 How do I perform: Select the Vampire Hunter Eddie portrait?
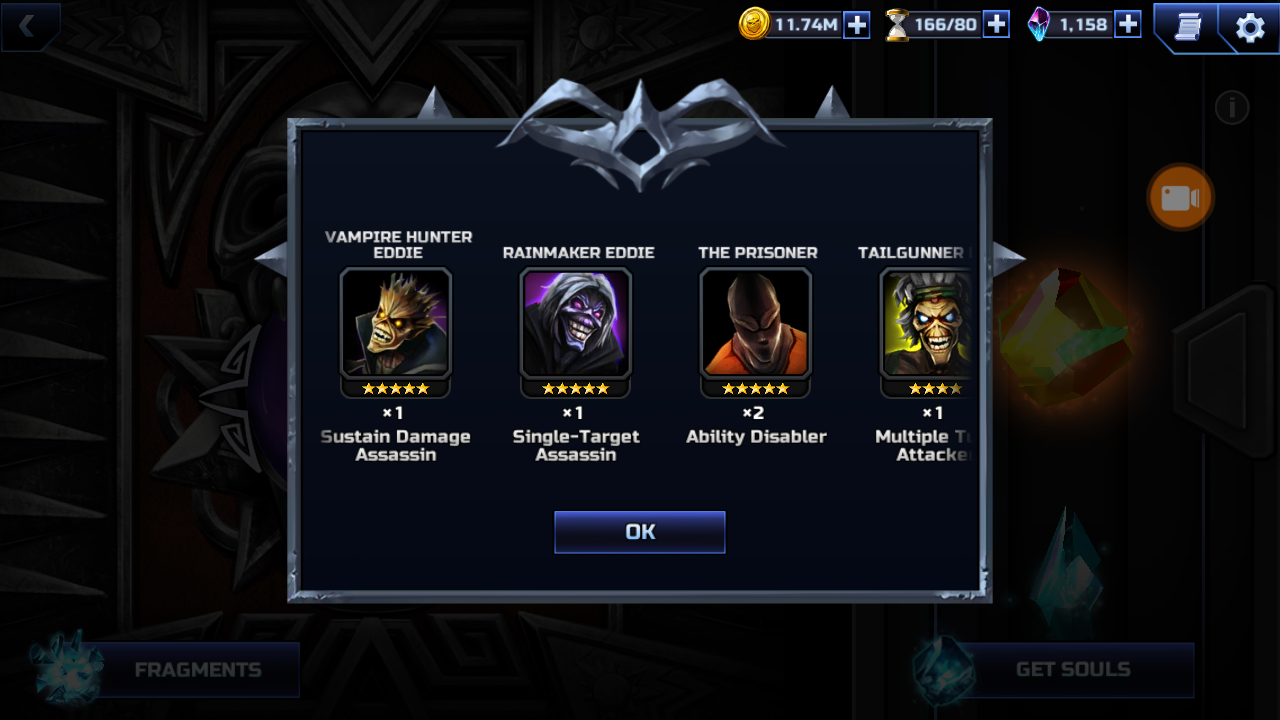tap(396, 323)
